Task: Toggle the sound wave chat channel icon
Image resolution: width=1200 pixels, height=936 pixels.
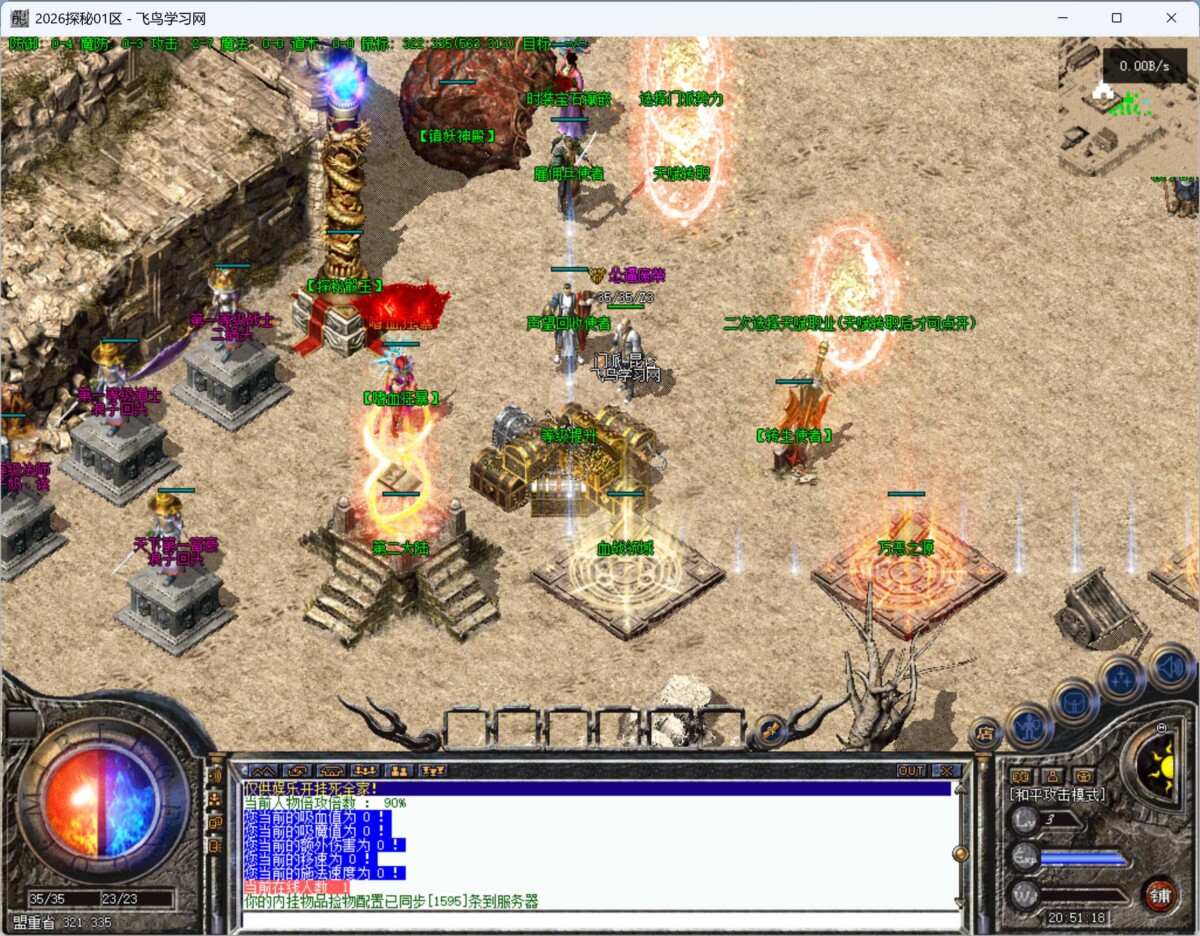Action: (215, 776)
